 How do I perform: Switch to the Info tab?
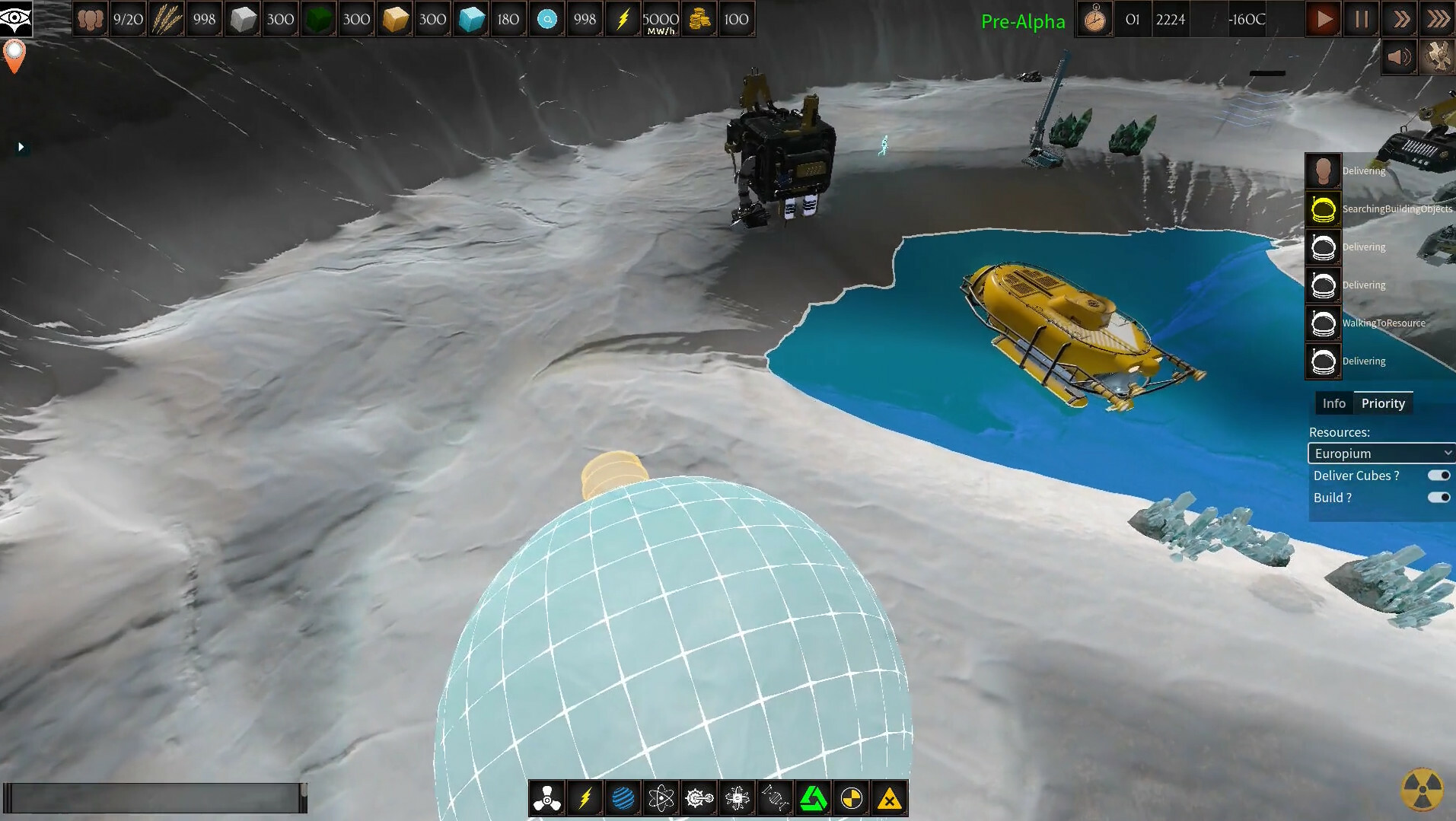pos(1333,403)
